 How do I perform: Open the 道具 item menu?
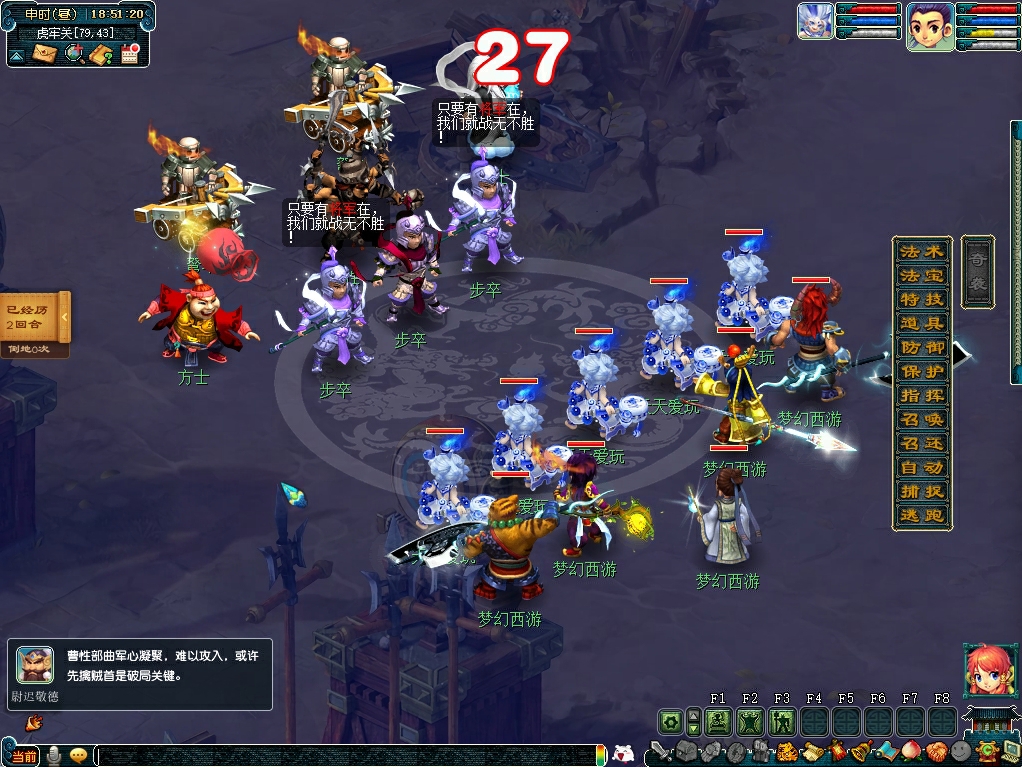coord(921,323)
